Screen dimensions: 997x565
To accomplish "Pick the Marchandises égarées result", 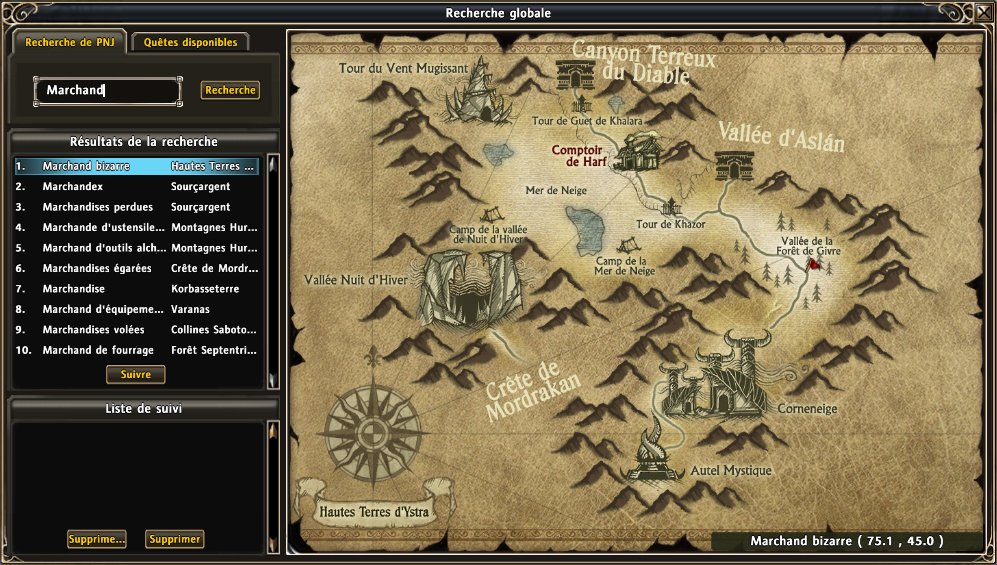I will (x=136, y=268).
